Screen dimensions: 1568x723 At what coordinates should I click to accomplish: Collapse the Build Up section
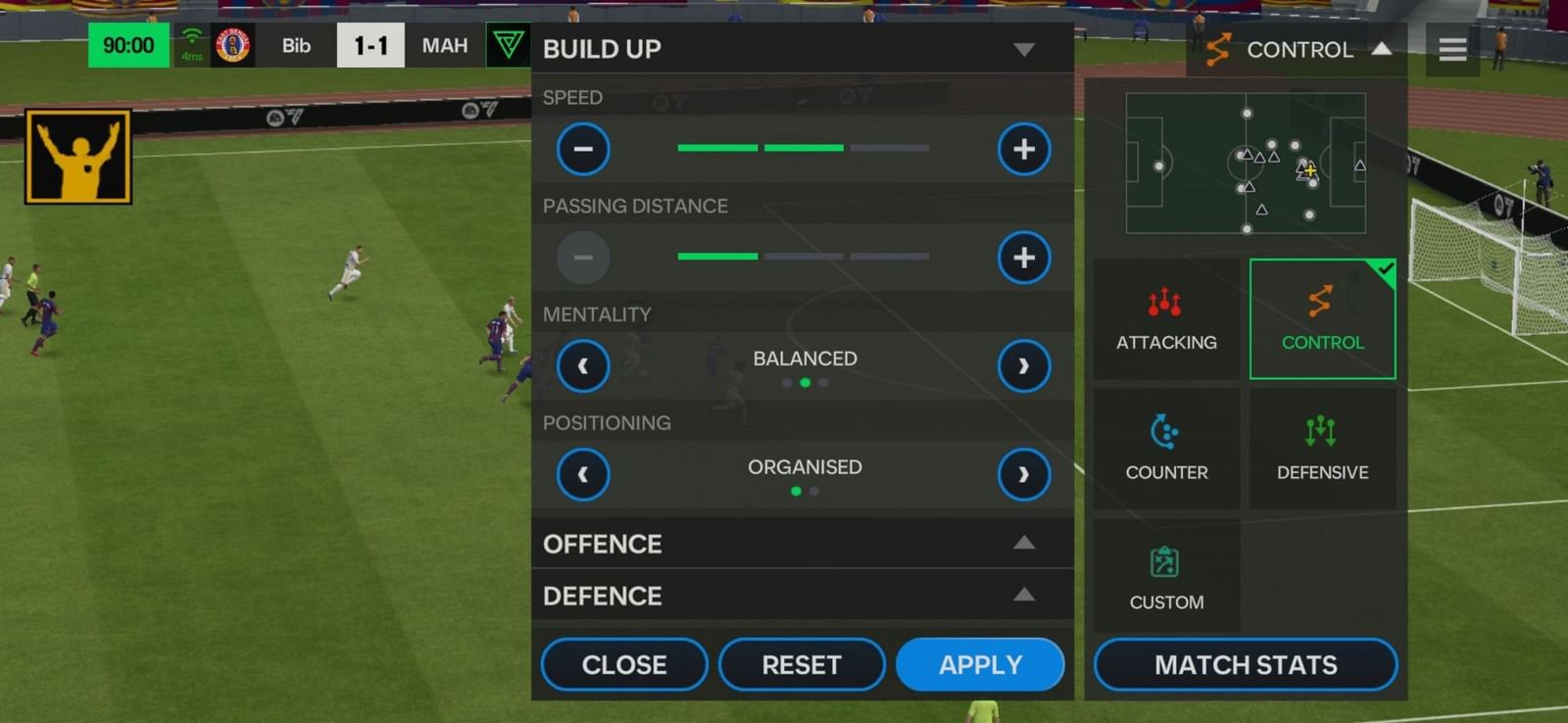click(1023, 49)
